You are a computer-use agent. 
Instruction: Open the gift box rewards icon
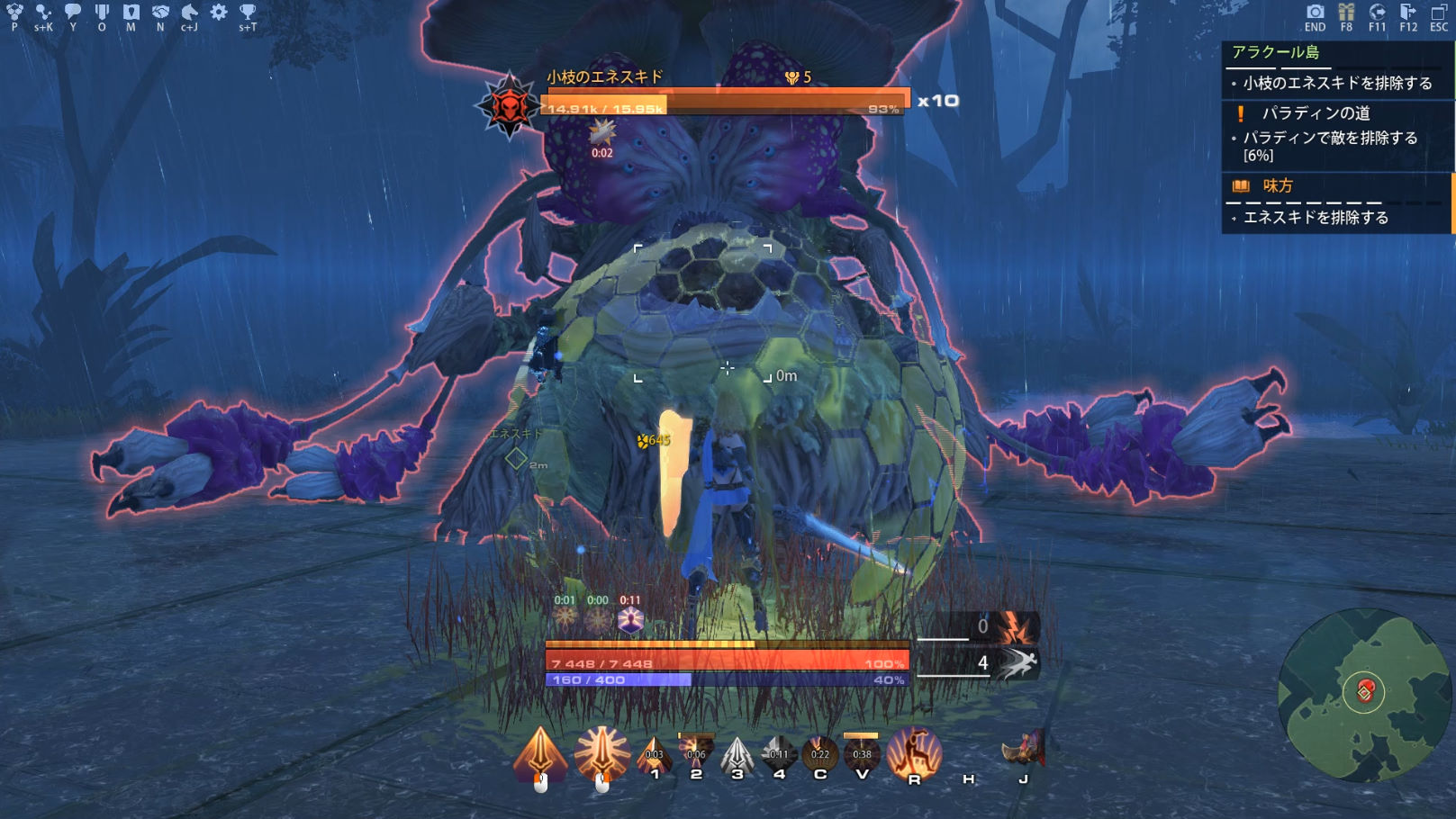tap(1346, 12)
